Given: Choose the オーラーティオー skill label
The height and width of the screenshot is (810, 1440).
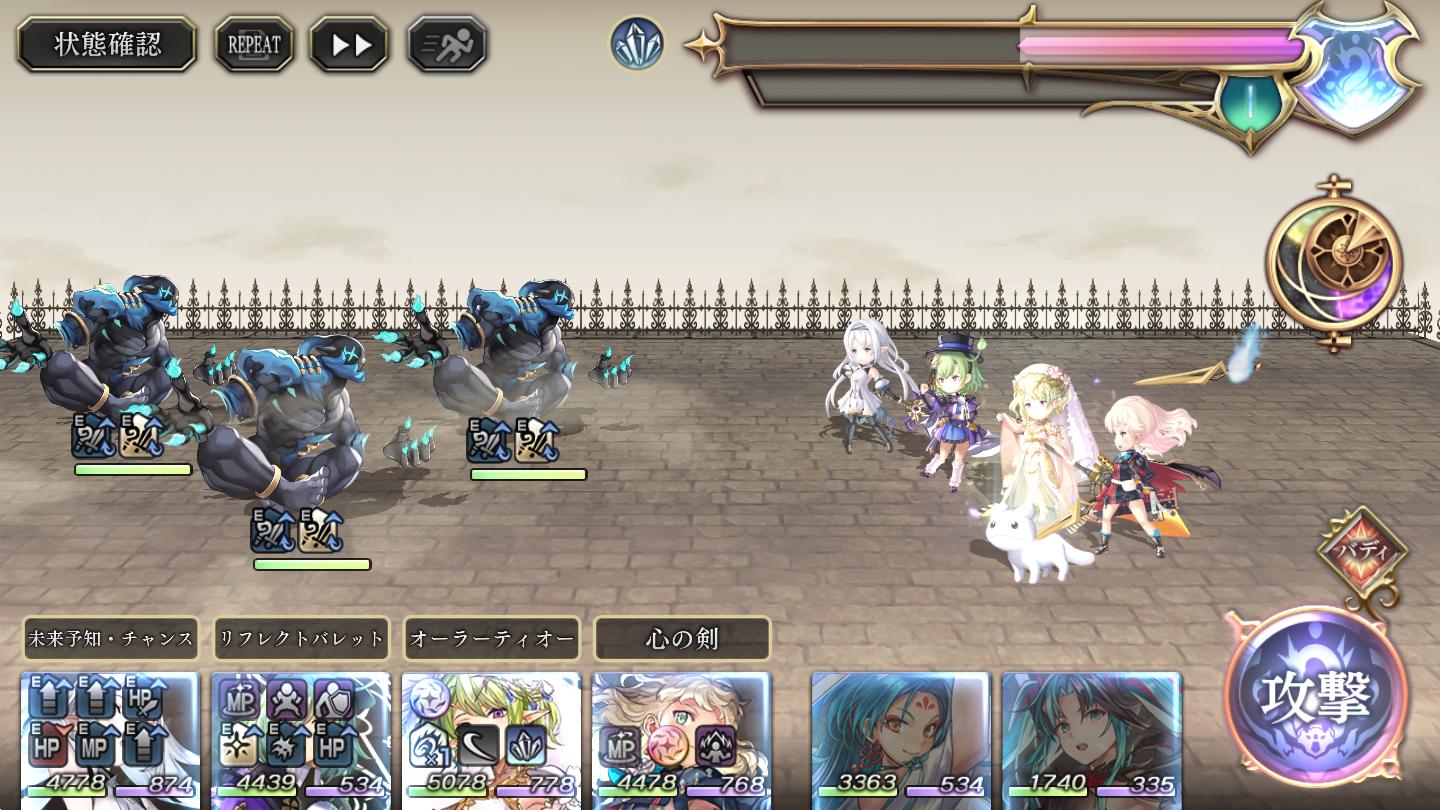Looking at the screenshot, I should (x=492, y=638).
